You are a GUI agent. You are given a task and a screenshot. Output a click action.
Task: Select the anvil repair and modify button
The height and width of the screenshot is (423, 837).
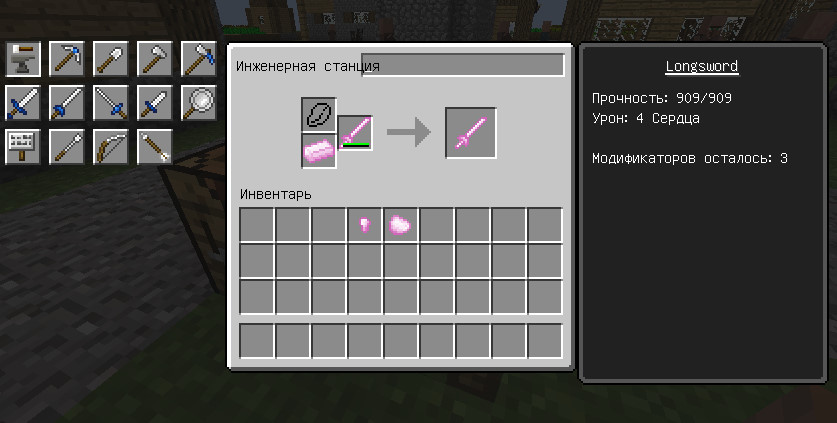tap(23, 59)
